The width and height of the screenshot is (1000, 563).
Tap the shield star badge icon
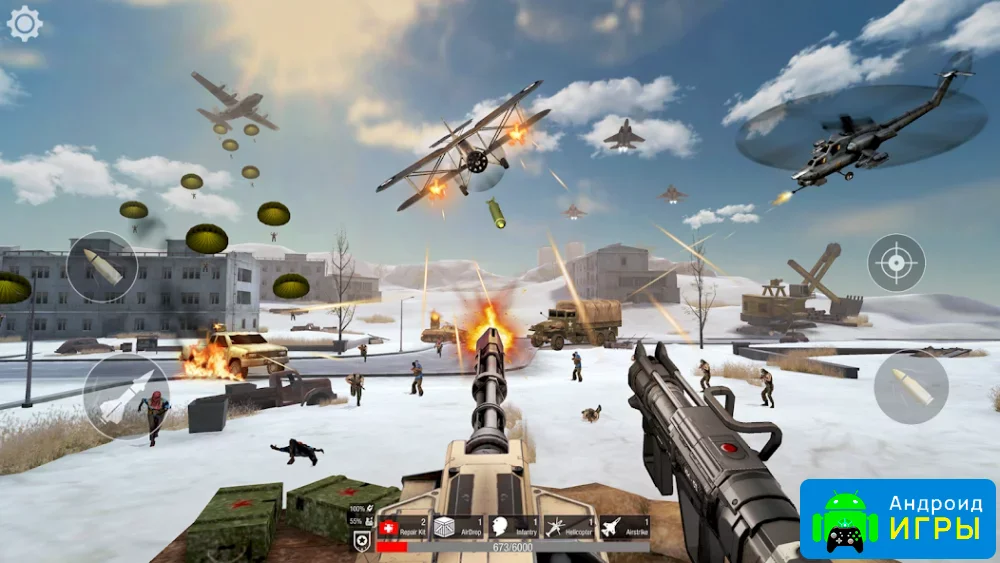363,541
